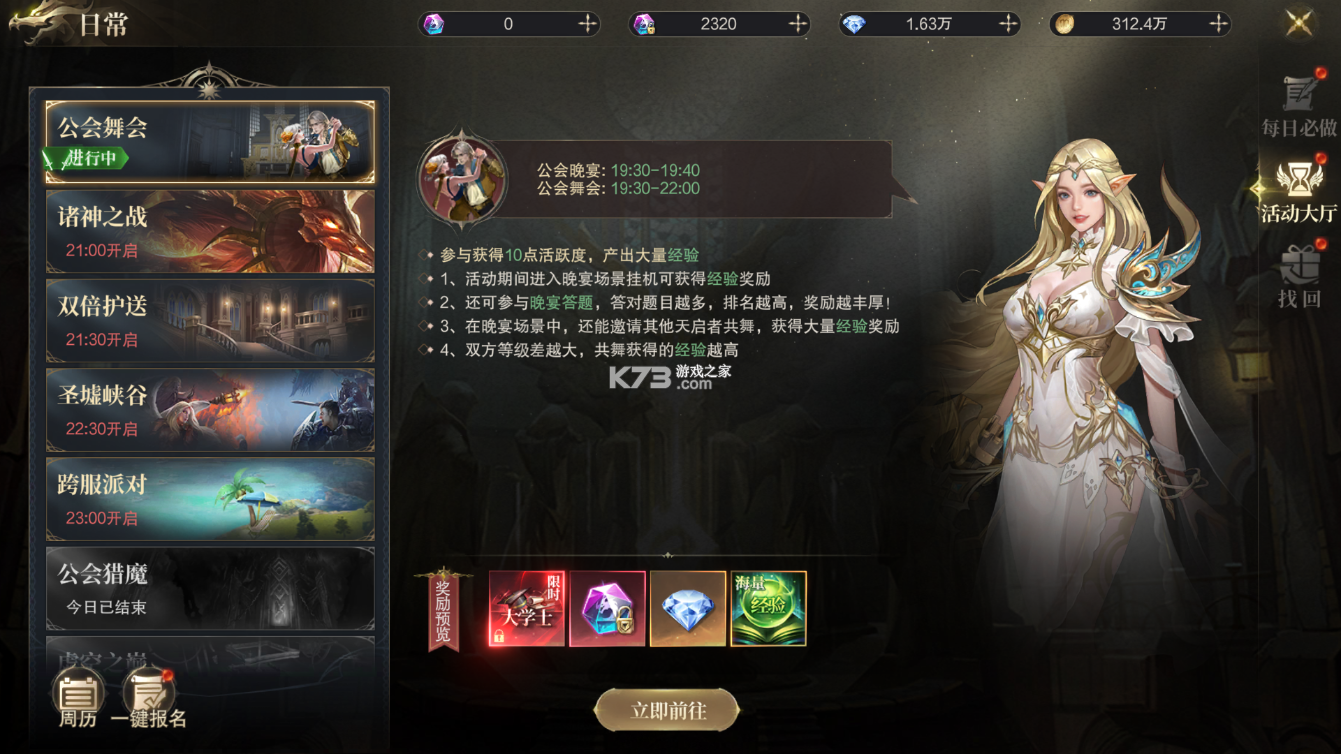Screen dimensions: 1341x754
Task: Open the 公会猎魔 event entry
Action: pos(210,588)
